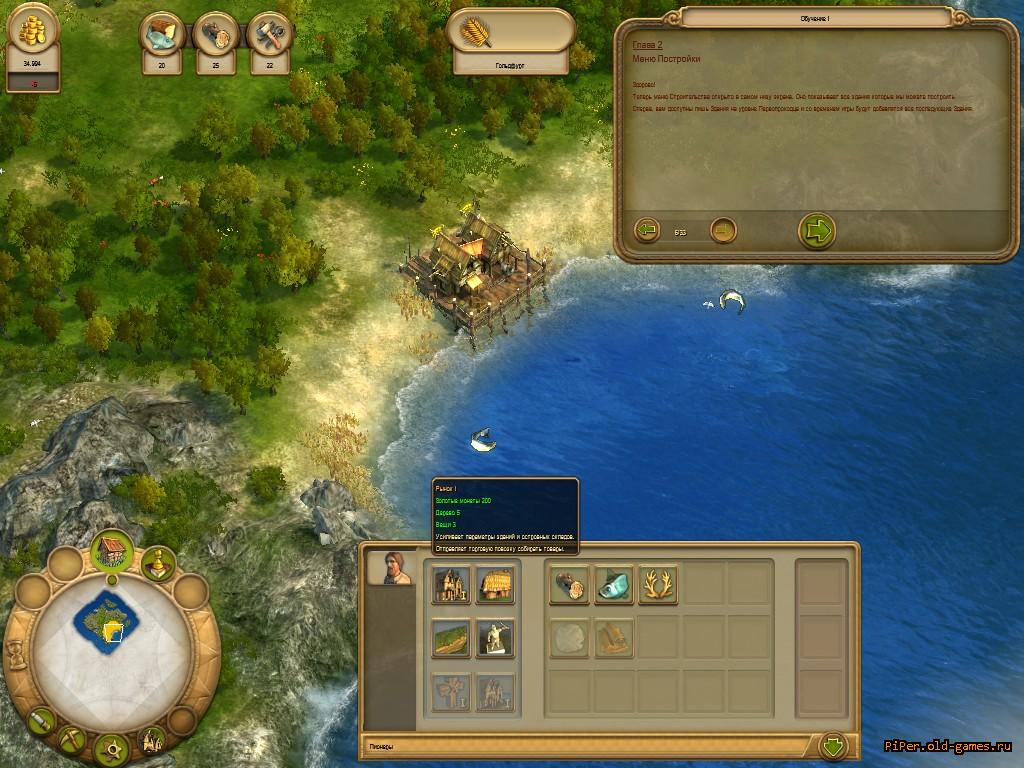
Task: Select the golden chess pawn icon
Action: (x=158, y=562)
